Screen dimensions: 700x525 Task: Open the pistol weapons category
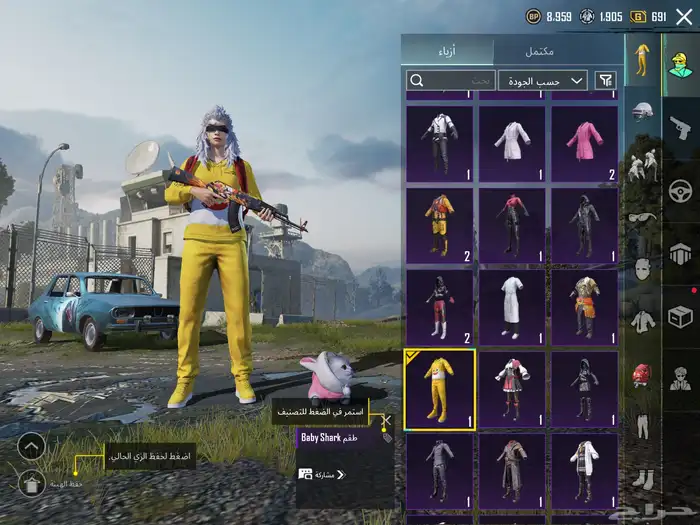tap(680, 126)
